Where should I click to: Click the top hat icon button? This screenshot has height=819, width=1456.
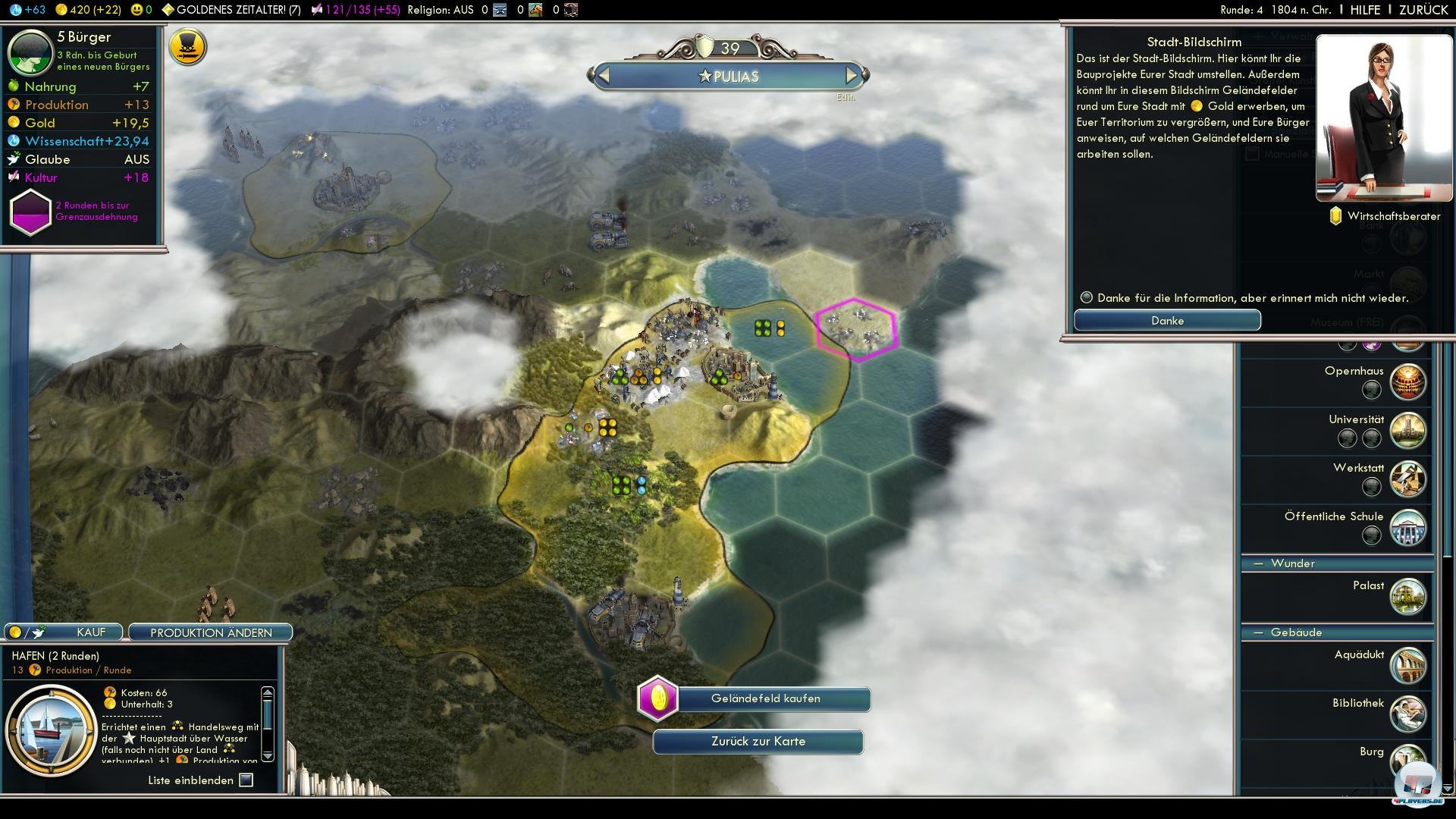coord(187,47)
